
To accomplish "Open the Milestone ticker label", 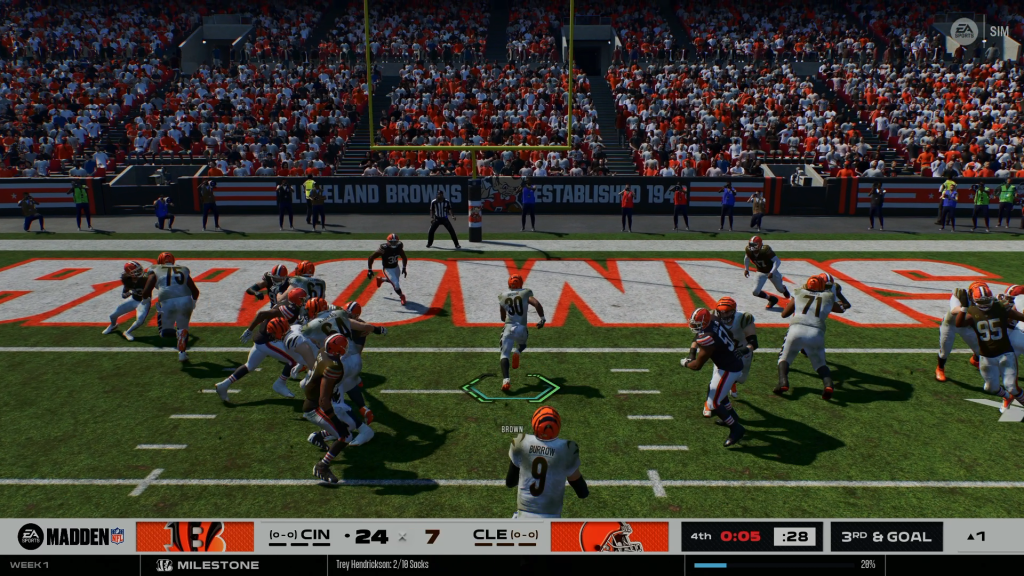I will pyautogui.click(x=208, y=565).
